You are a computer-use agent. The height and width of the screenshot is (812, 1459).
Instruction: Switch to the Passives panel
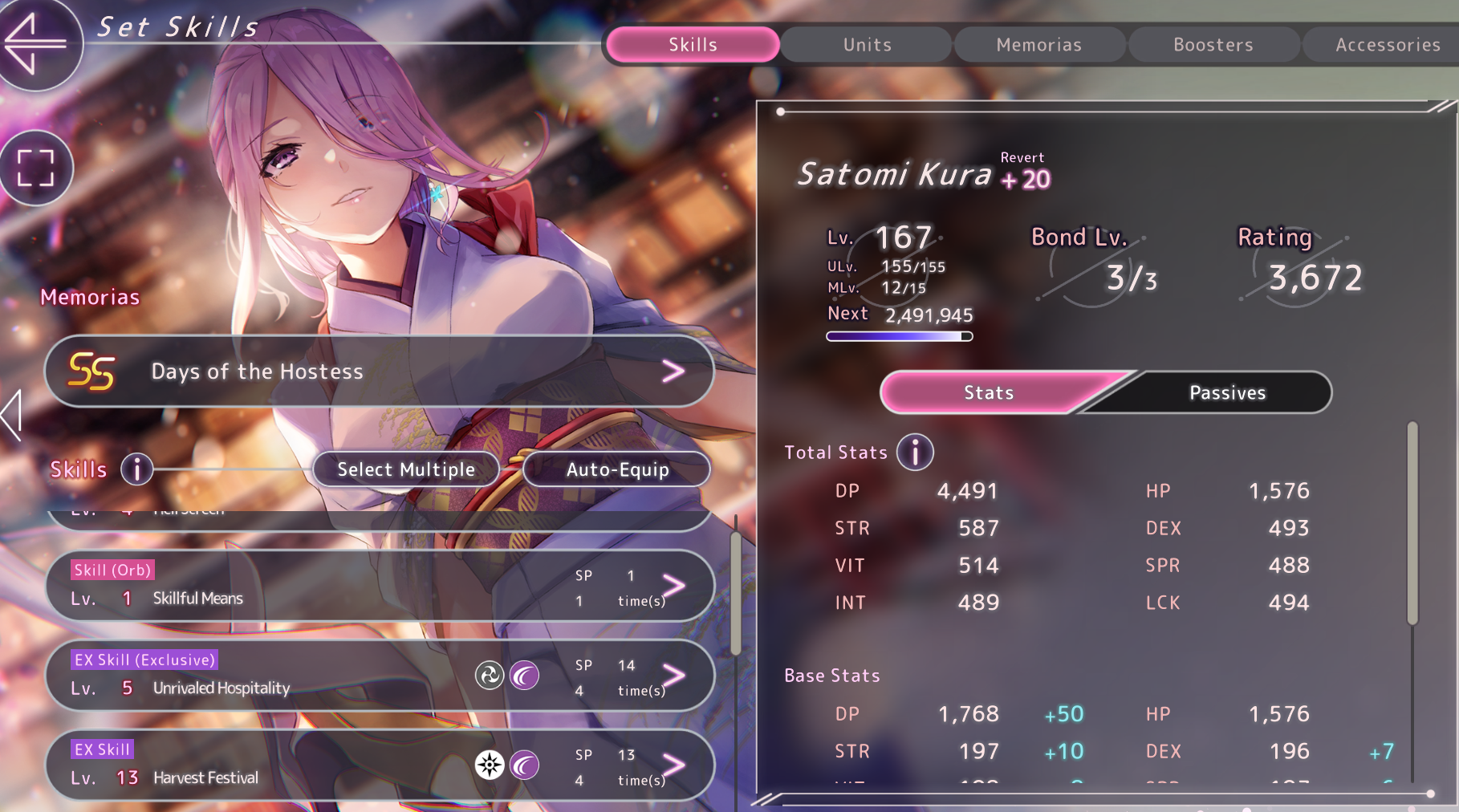(x=1226, y=392)
